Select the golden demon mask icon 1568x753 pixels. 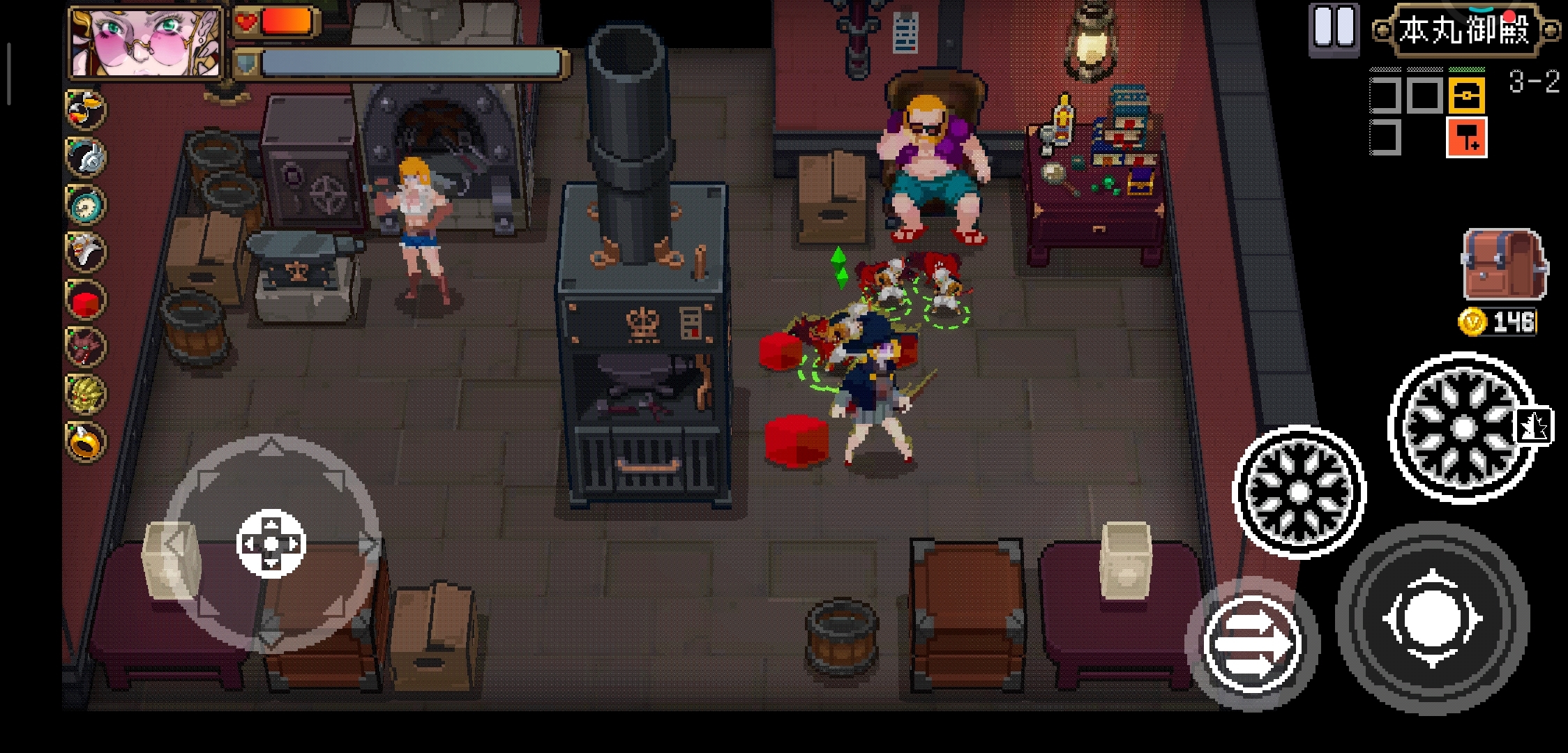85,394
